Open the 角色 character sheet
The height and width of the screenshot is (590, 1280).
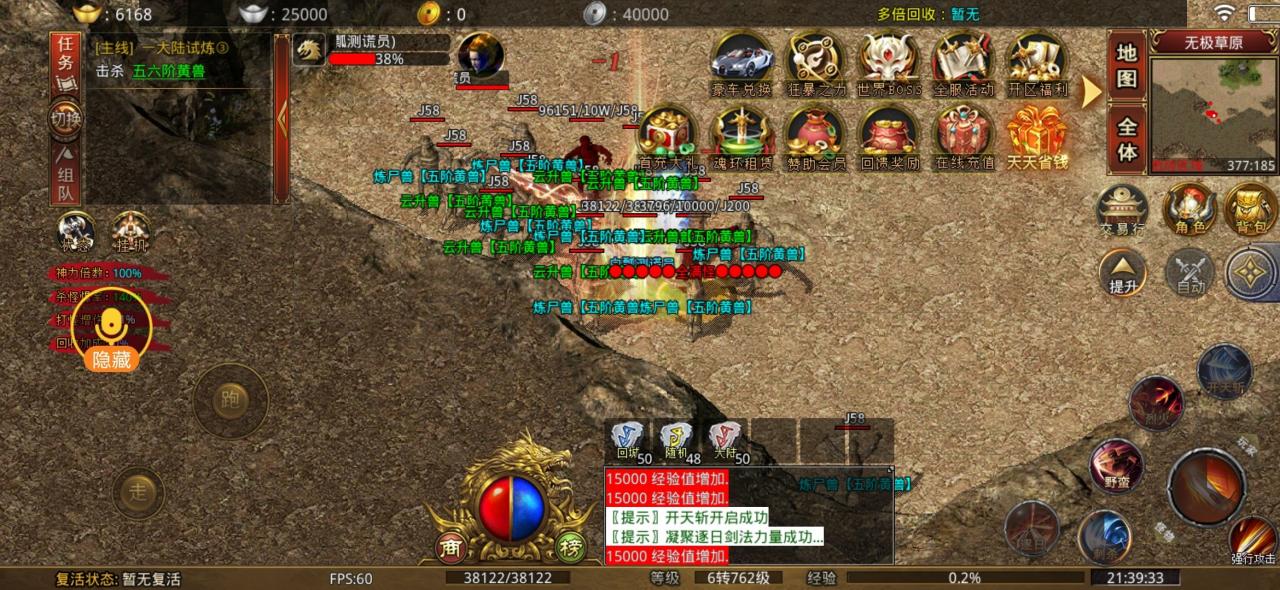pyautogui.click(x=1189, y=212)
